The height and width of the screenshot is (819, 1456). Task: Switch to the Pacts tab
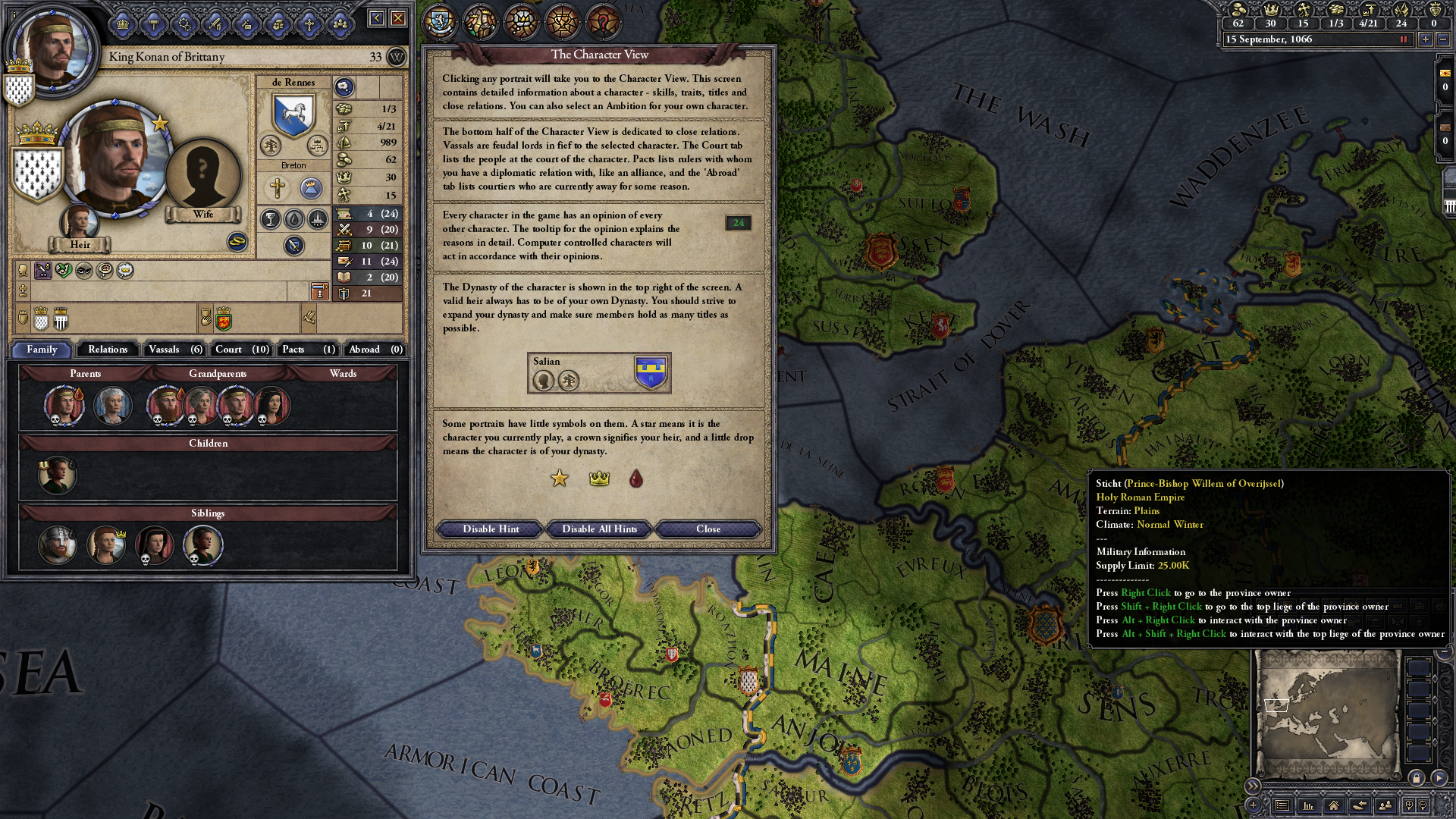308,350
